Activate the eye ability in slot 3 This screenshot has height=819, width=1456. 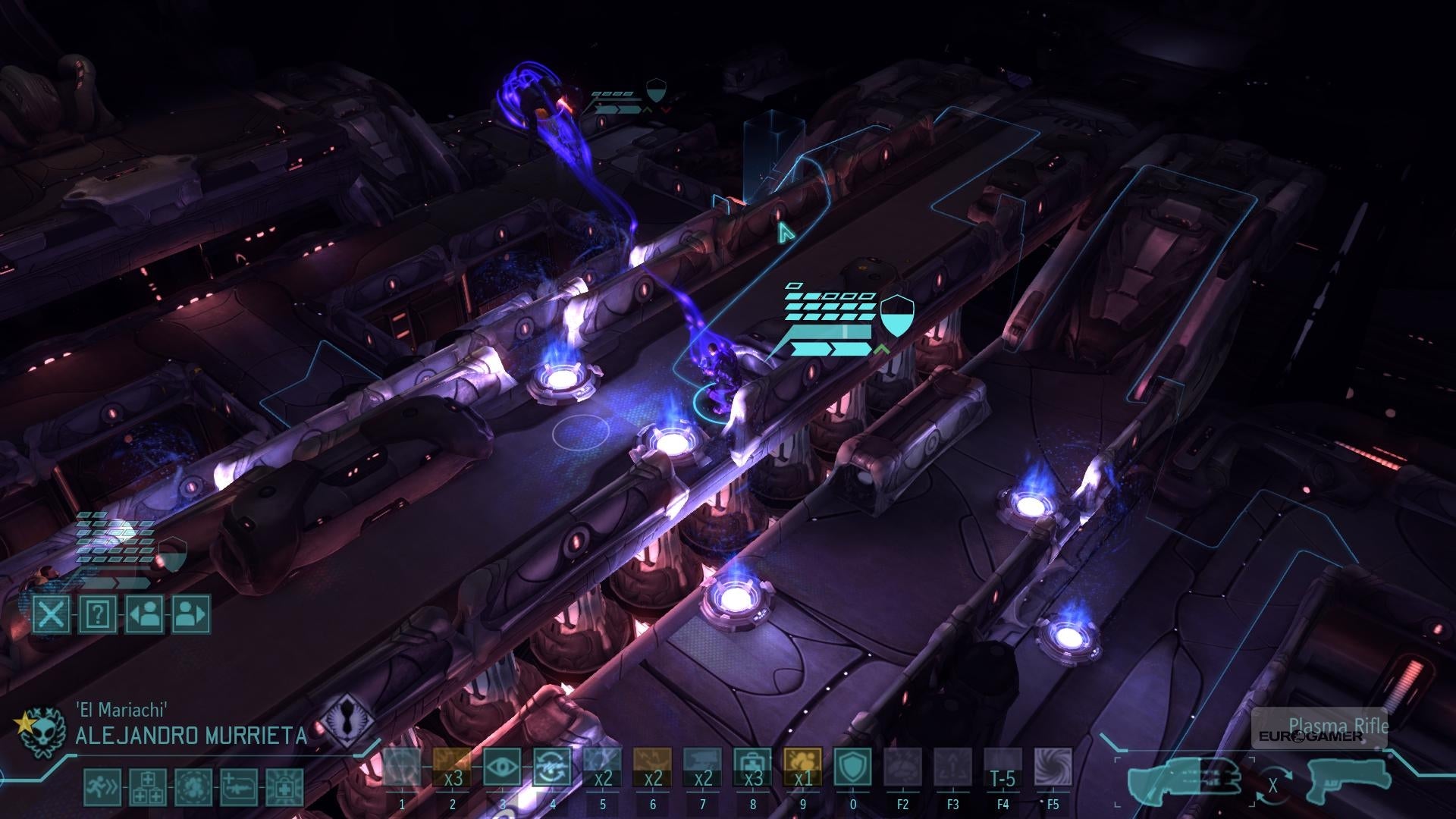click(501, 767)
